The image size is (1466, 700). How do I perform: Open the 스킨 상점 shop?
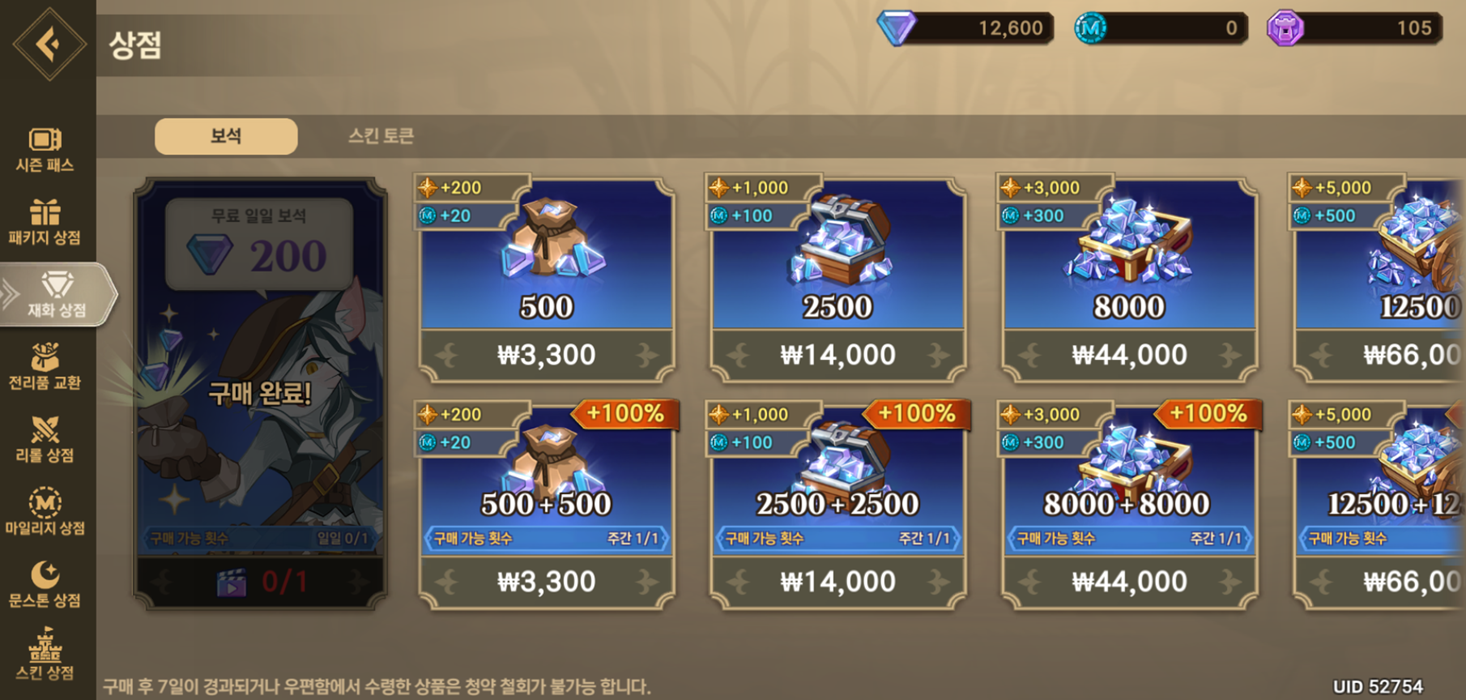(45, 656)
